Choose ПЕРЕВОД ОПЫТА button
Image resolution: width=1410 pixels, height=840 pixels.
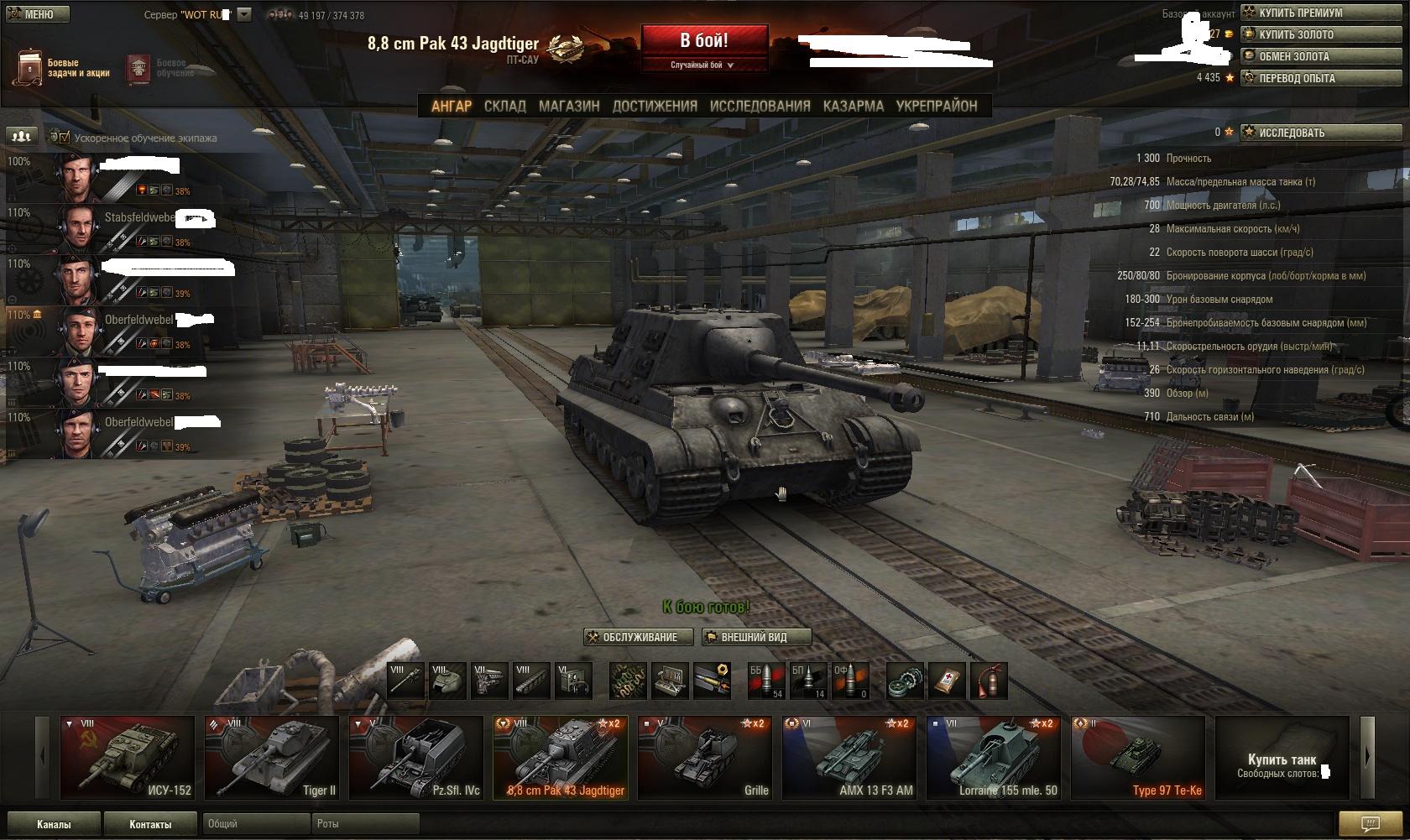click(1320, 78)
